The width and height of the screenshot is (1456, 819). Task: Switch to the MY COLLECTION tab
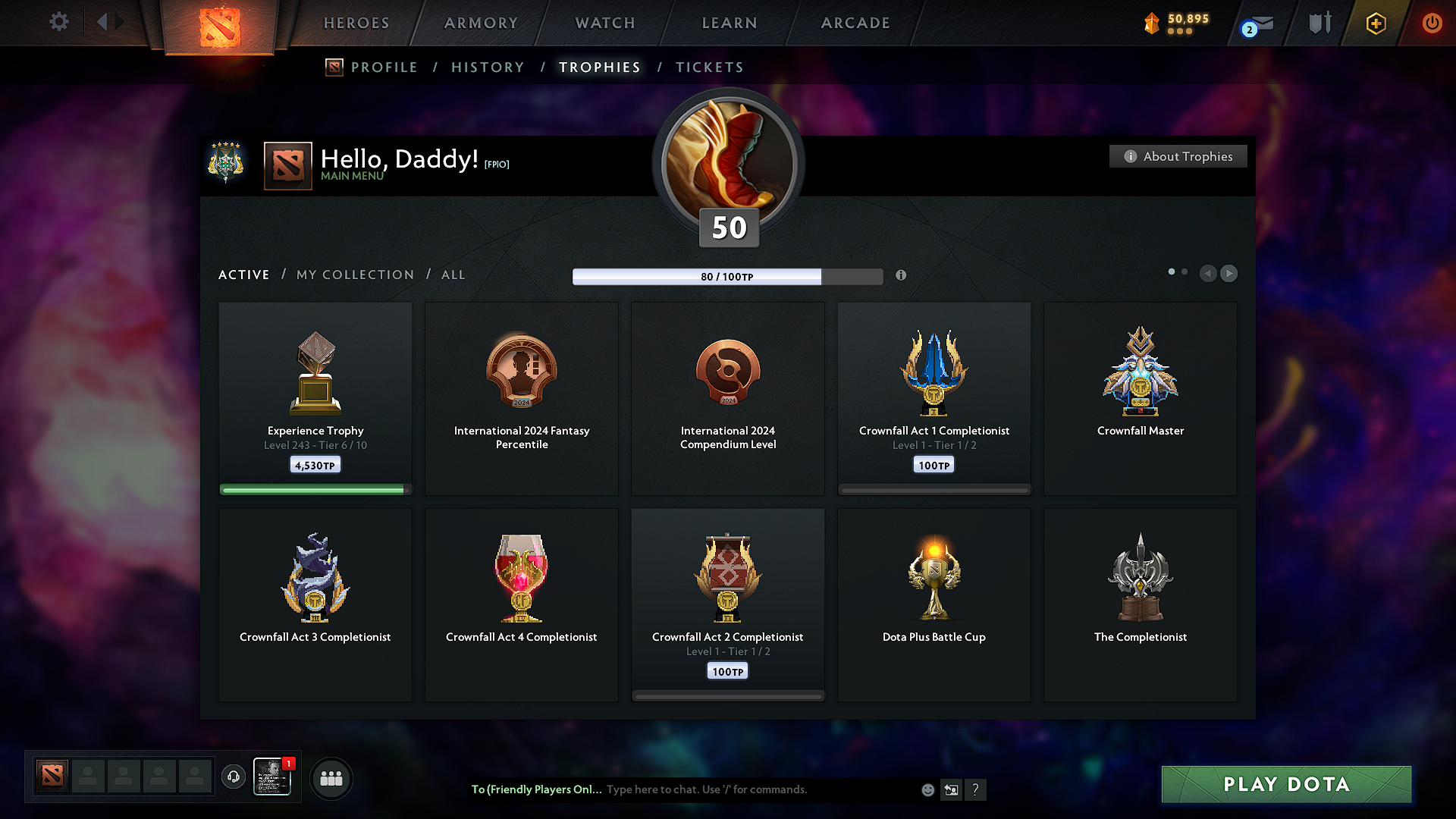354,275
